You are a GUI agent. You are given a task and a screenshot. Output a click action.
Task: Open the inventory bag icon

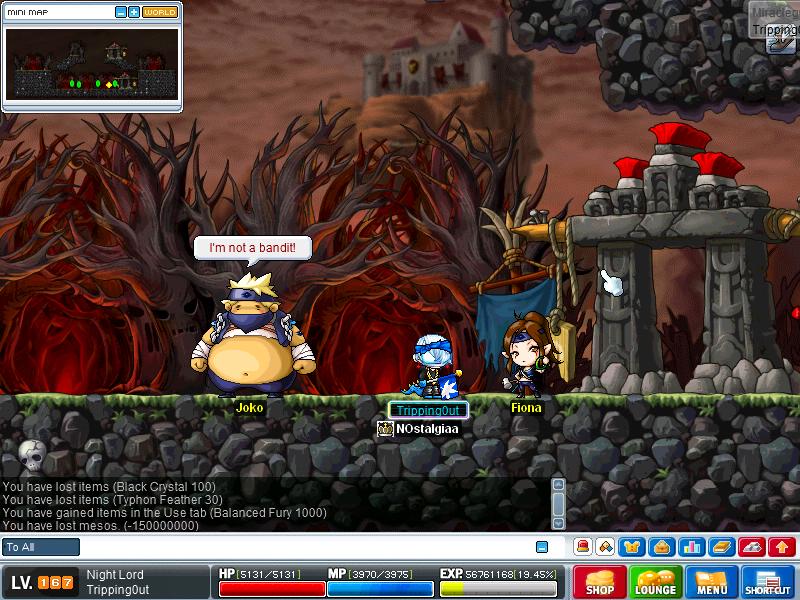660,547
